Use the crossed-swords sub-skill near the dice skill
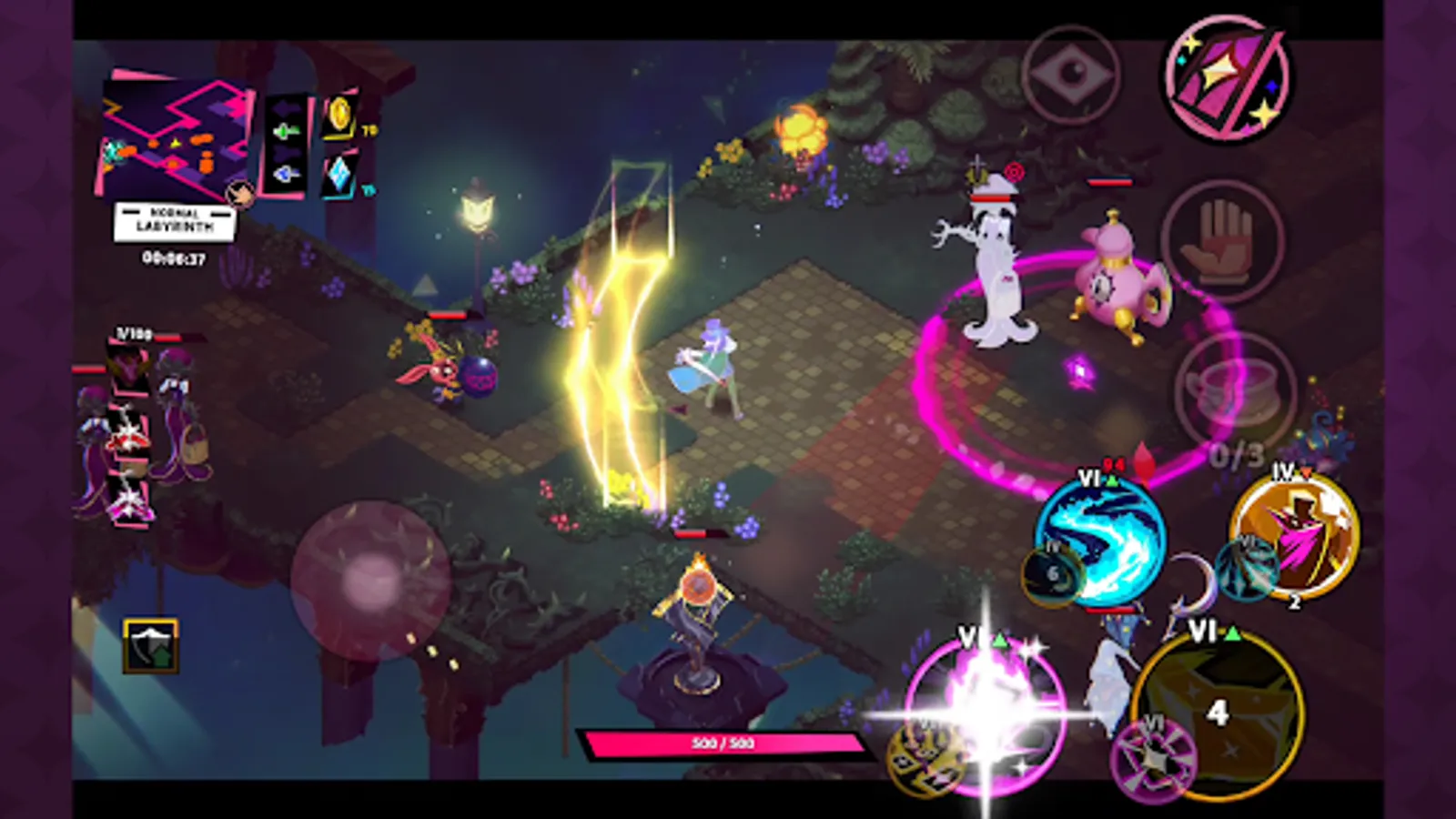1456x819 pixels. click(1154, 753)
